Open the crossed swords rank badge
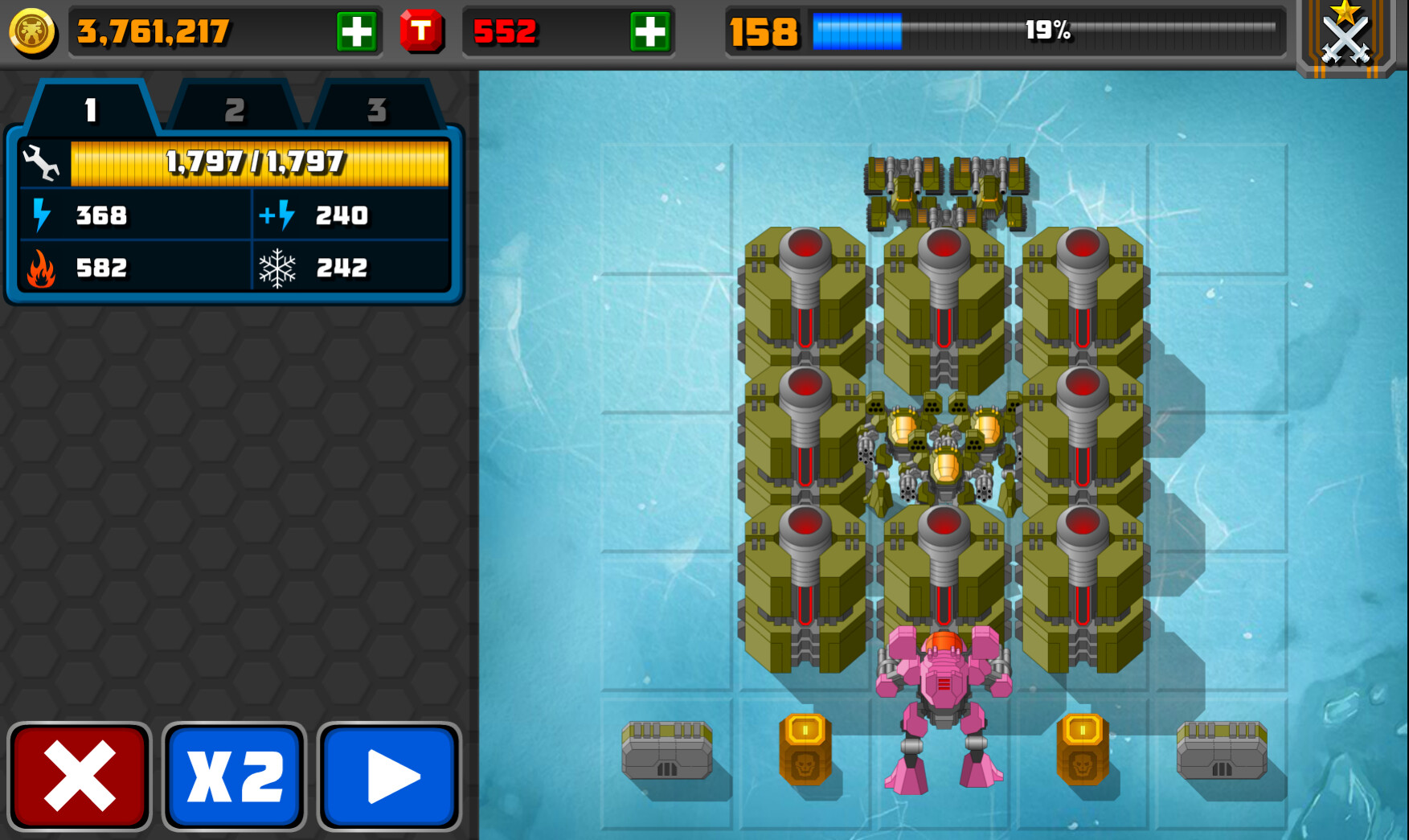Screen dimensions: 1409x840 (x=1346, y=37)
